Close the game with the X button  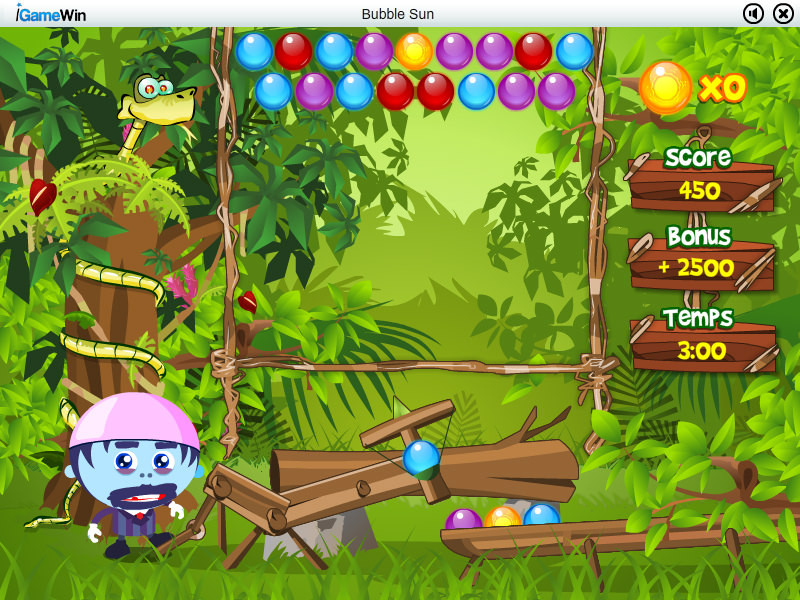pos(783,13)
